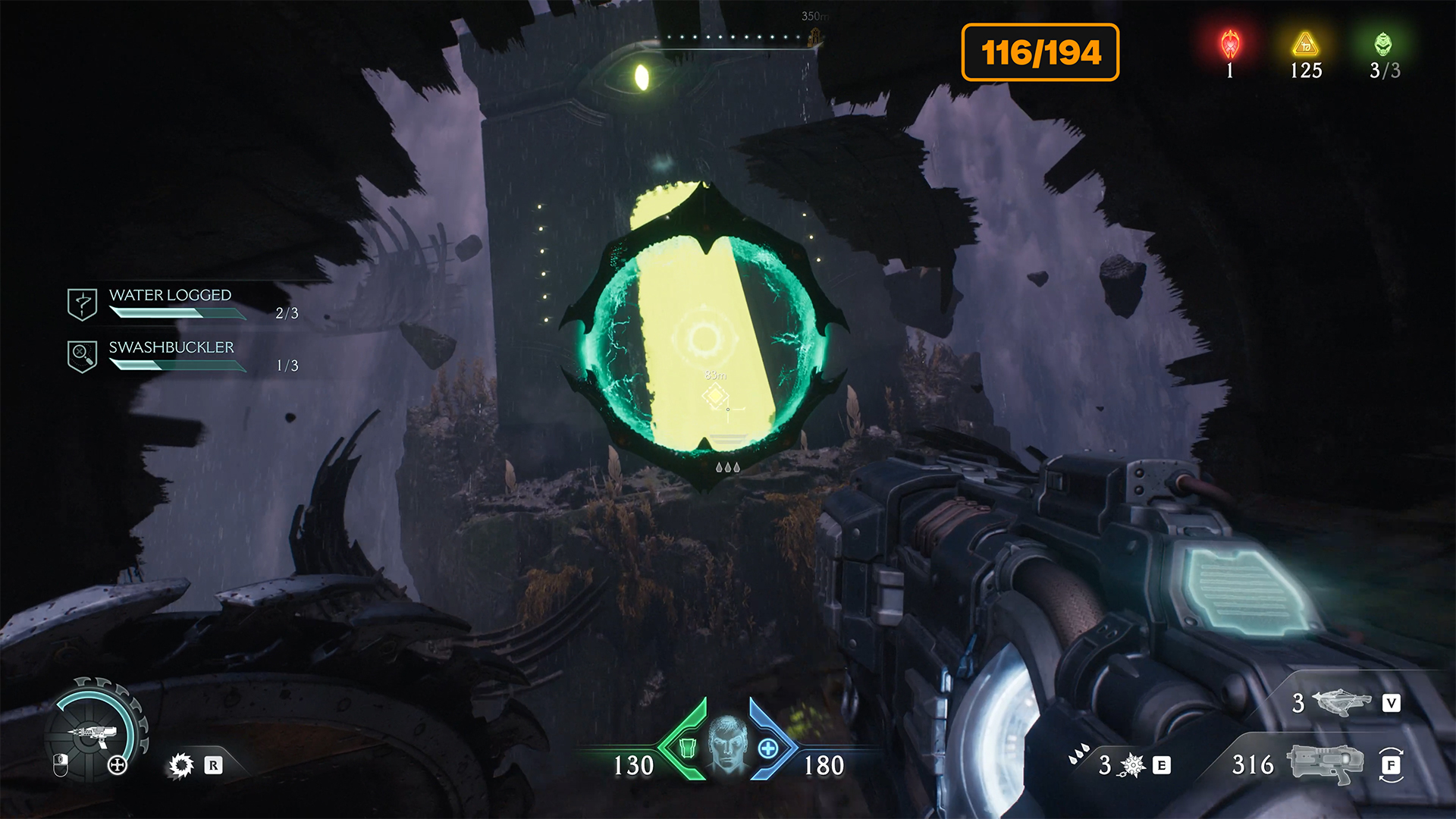Click the green Slayer helmet lives icon
The height and width of the screenshot is (819, 1456).
pos(1383,45)
